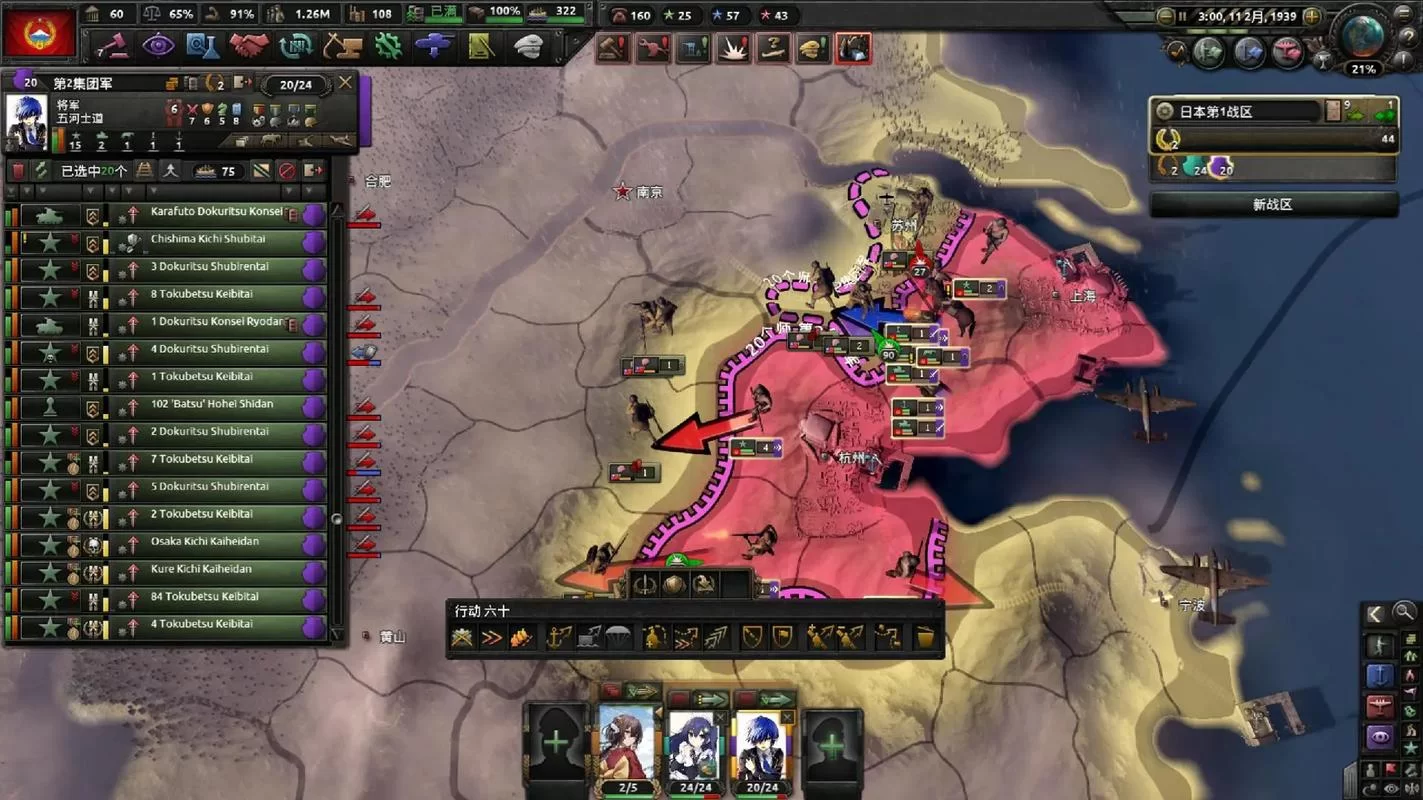
Task: Pause the game clock
Action: pyautogui.click(x=1182, y=15)
